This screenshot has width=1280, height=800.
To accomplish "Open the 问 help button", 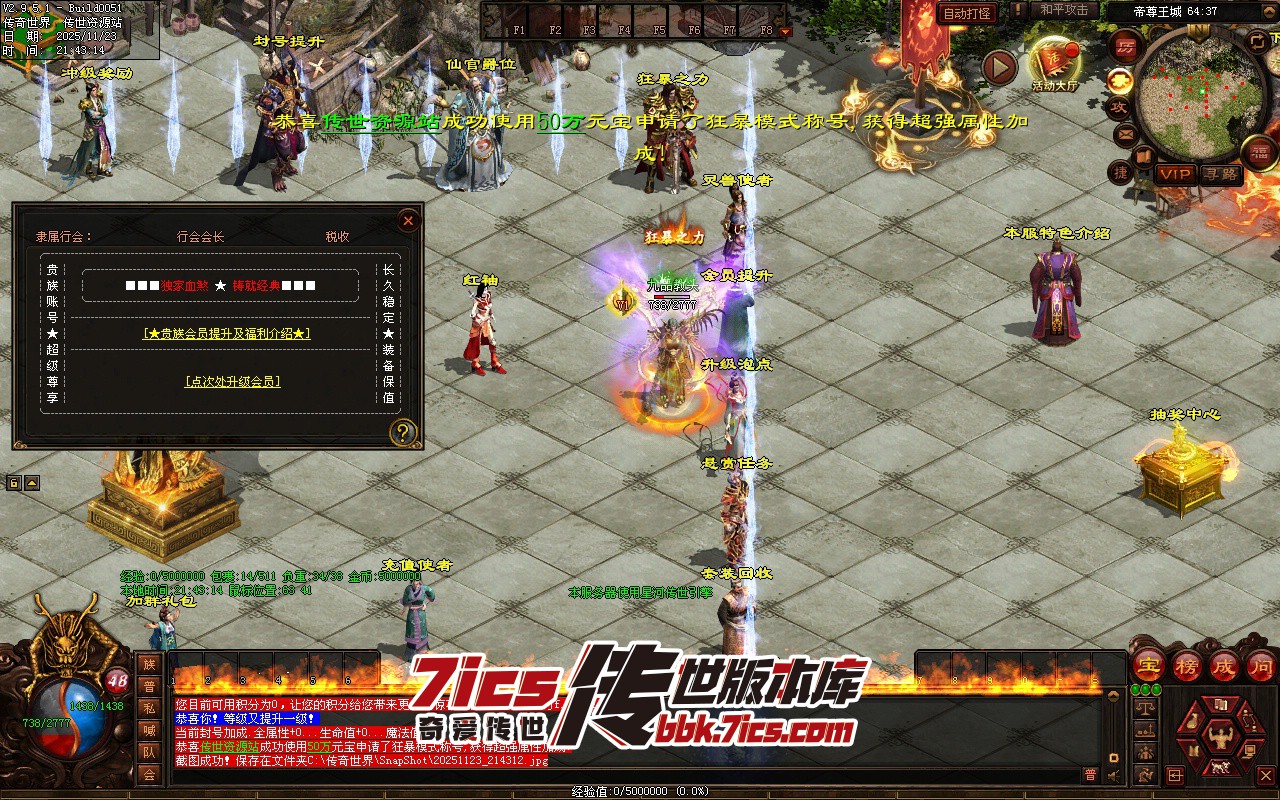I will coord(1261,665).
